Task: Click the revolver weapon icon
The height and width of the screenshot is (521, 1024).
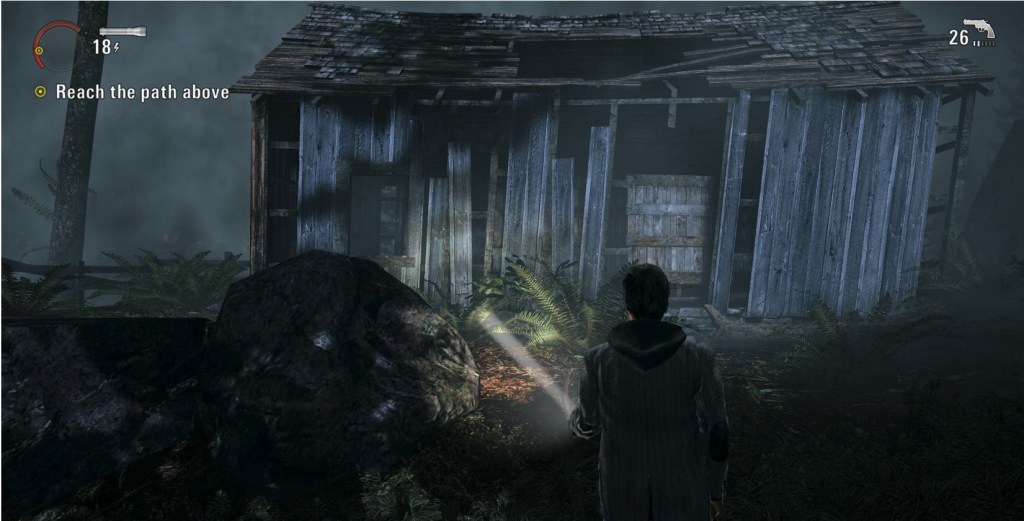Action: click(979, 29)
